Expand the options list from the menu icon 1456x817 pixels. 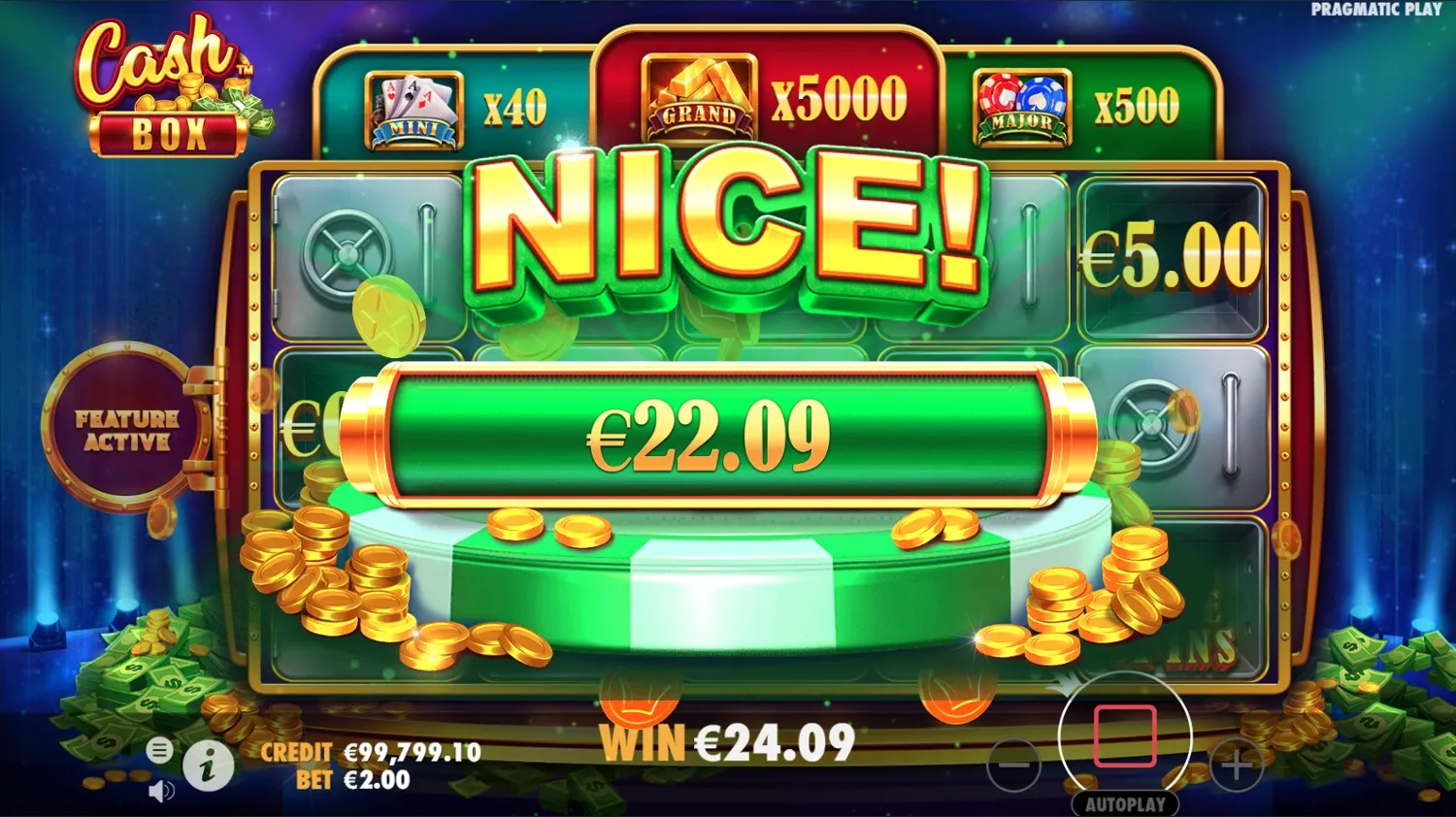[158, 749]
